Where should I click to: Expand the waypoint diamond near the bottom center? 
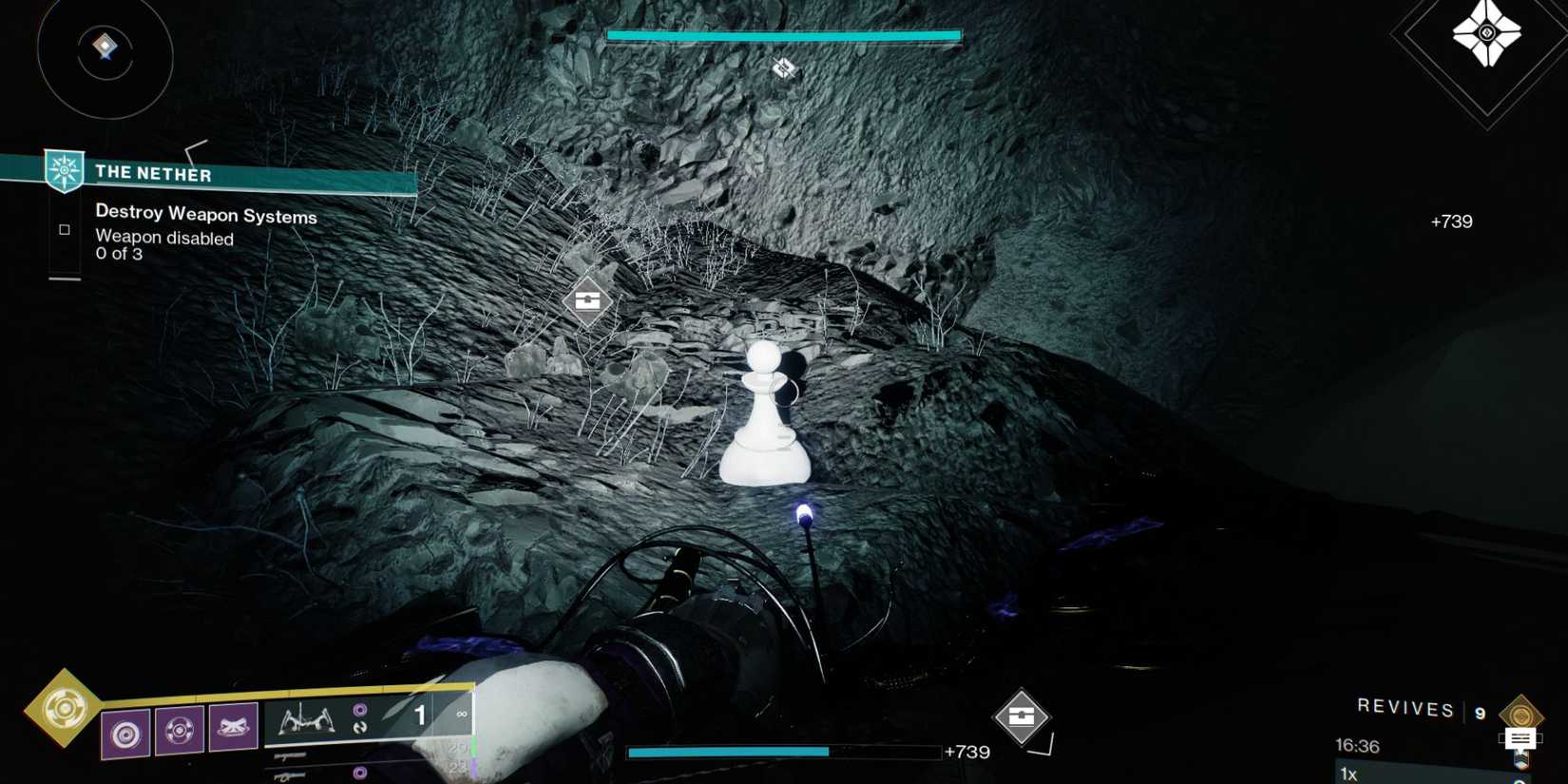1022,717
